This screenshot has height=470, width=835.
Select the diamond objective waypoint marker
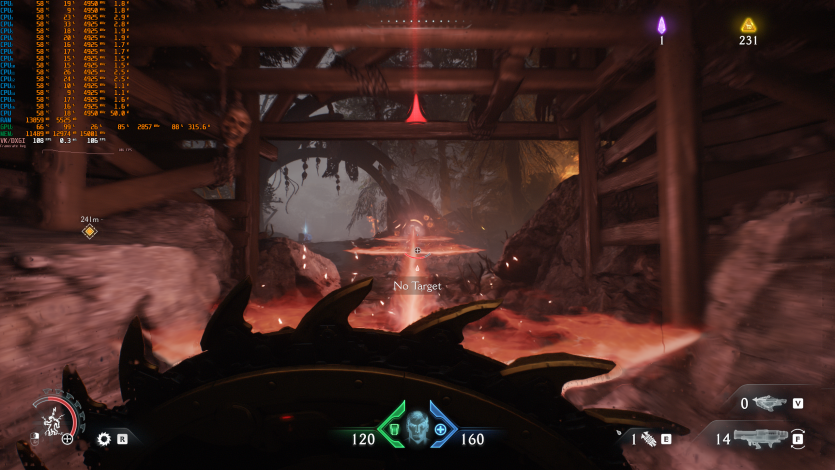point(89,232)
